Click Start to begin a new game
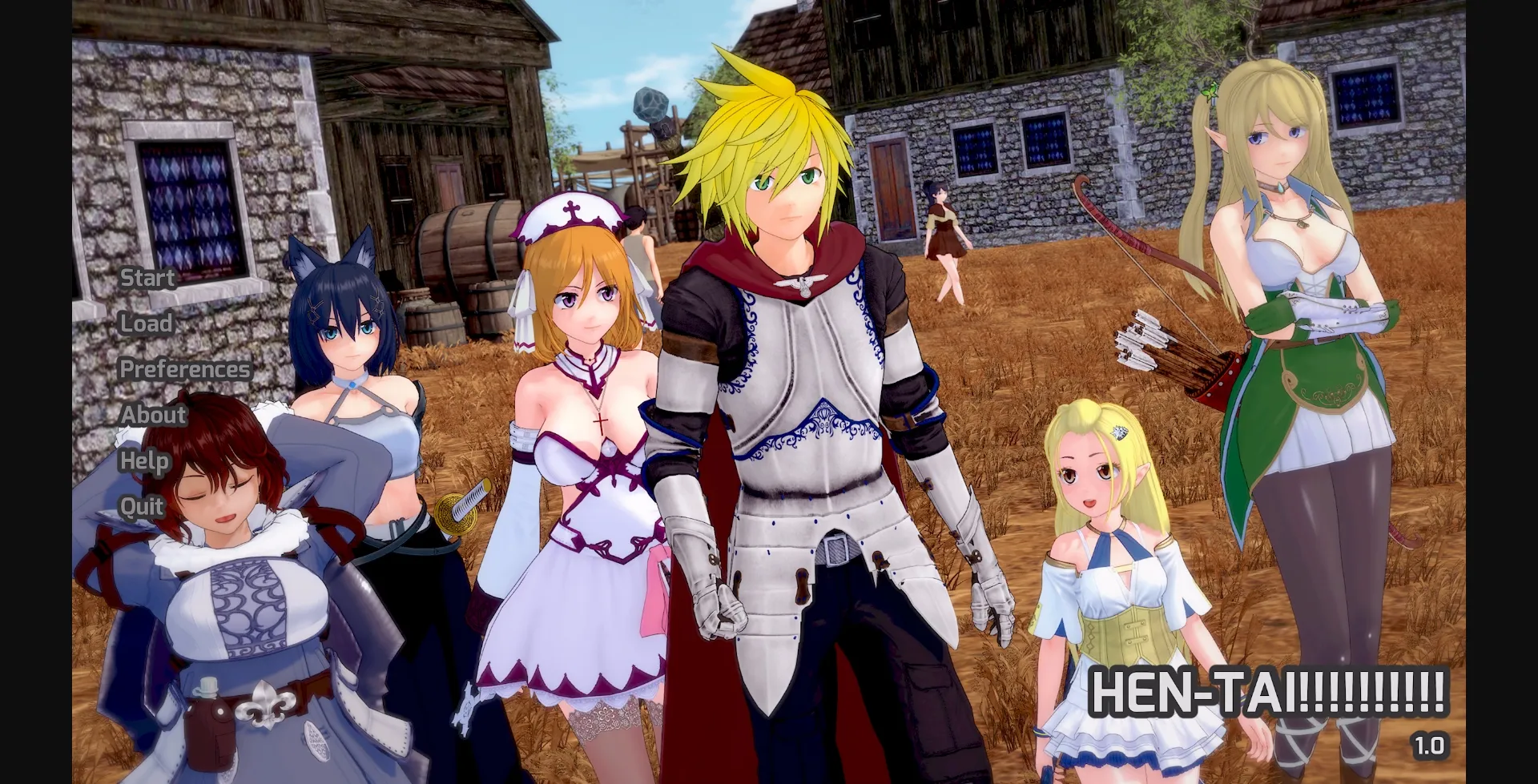The height and width of the screenshot is (784, 1538). coord(147,279)
